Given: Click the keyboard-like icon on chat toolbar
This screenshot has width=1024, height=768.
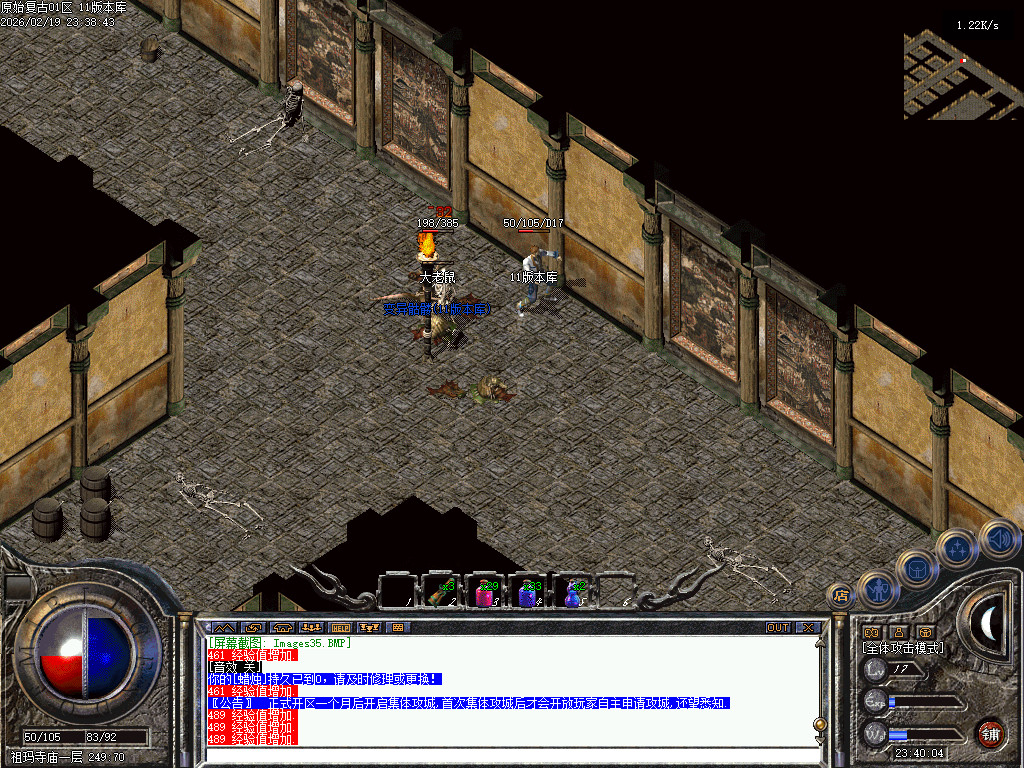Looking at the screenshot, I should click(397, 628).
